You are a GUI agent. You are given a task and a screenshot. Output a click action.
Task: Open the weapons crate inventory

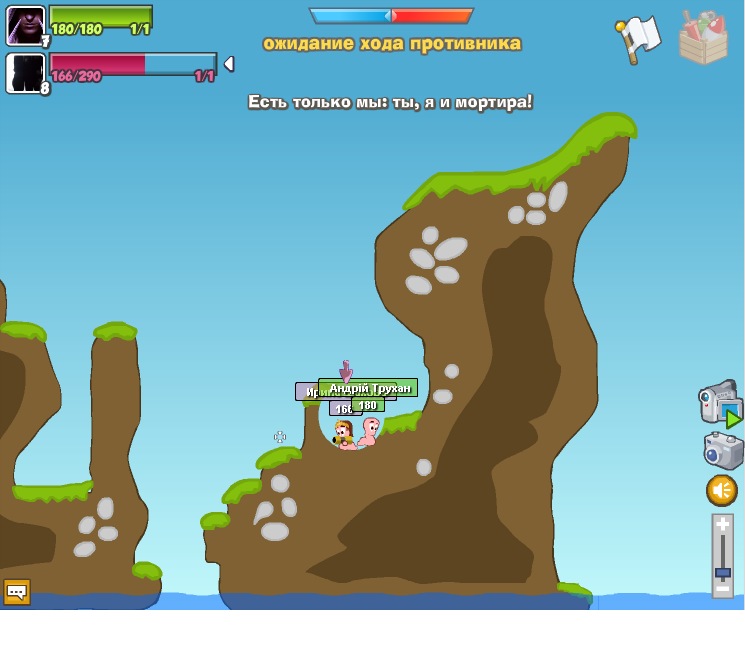pos(703,39)
